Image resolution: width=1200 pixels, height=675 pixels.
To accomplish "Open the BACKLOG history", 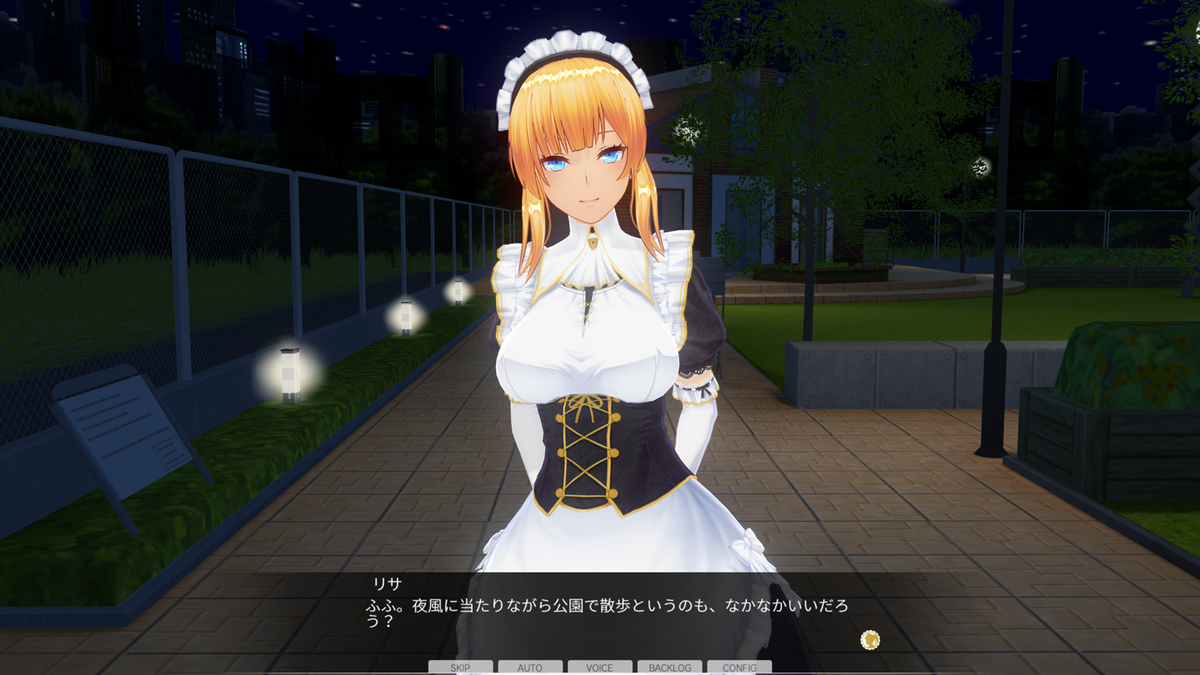I will coord(669,667).
